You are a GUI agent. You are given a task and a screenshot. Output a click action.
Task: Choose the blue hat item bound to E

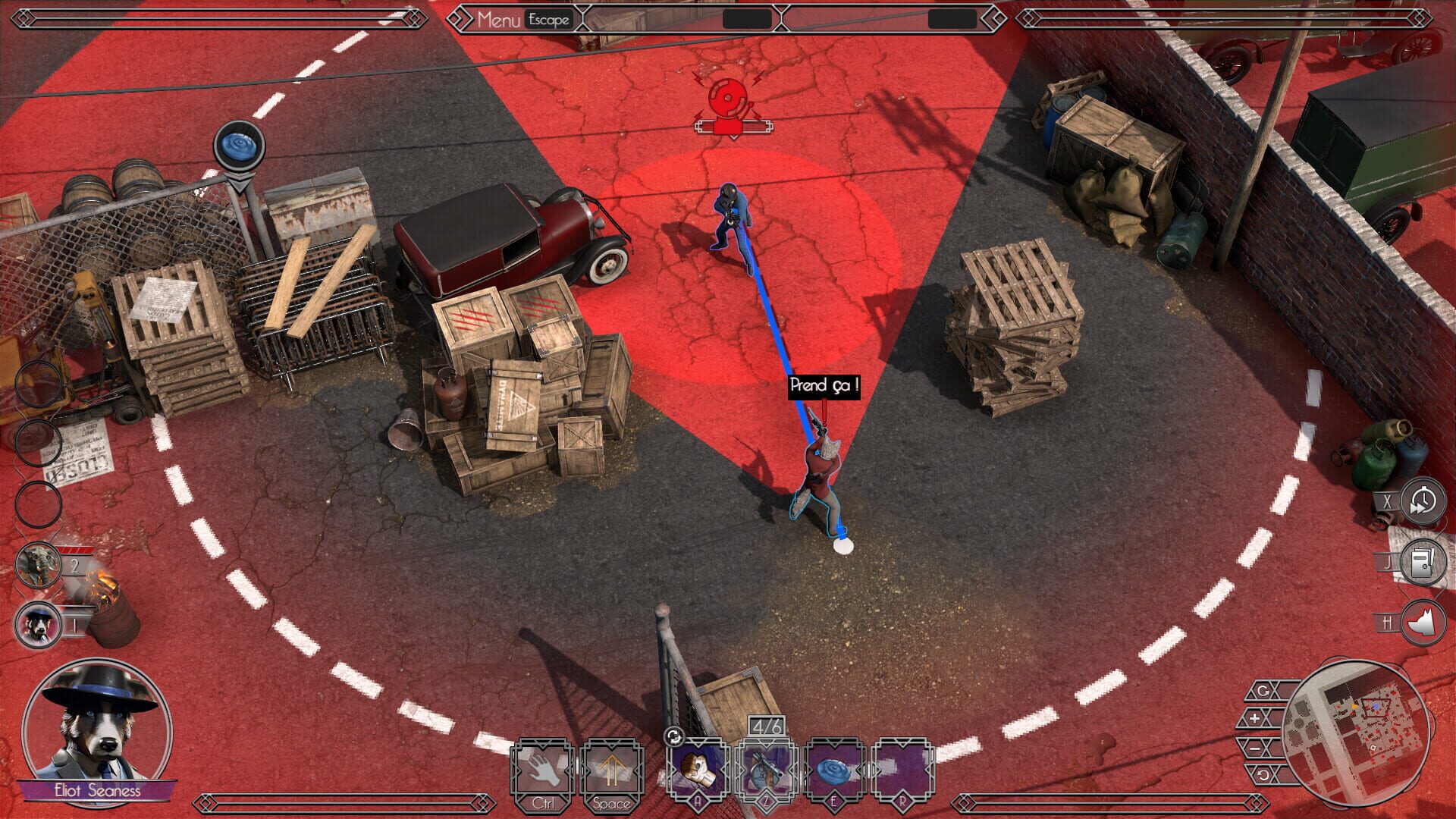[x=835, y=768]
